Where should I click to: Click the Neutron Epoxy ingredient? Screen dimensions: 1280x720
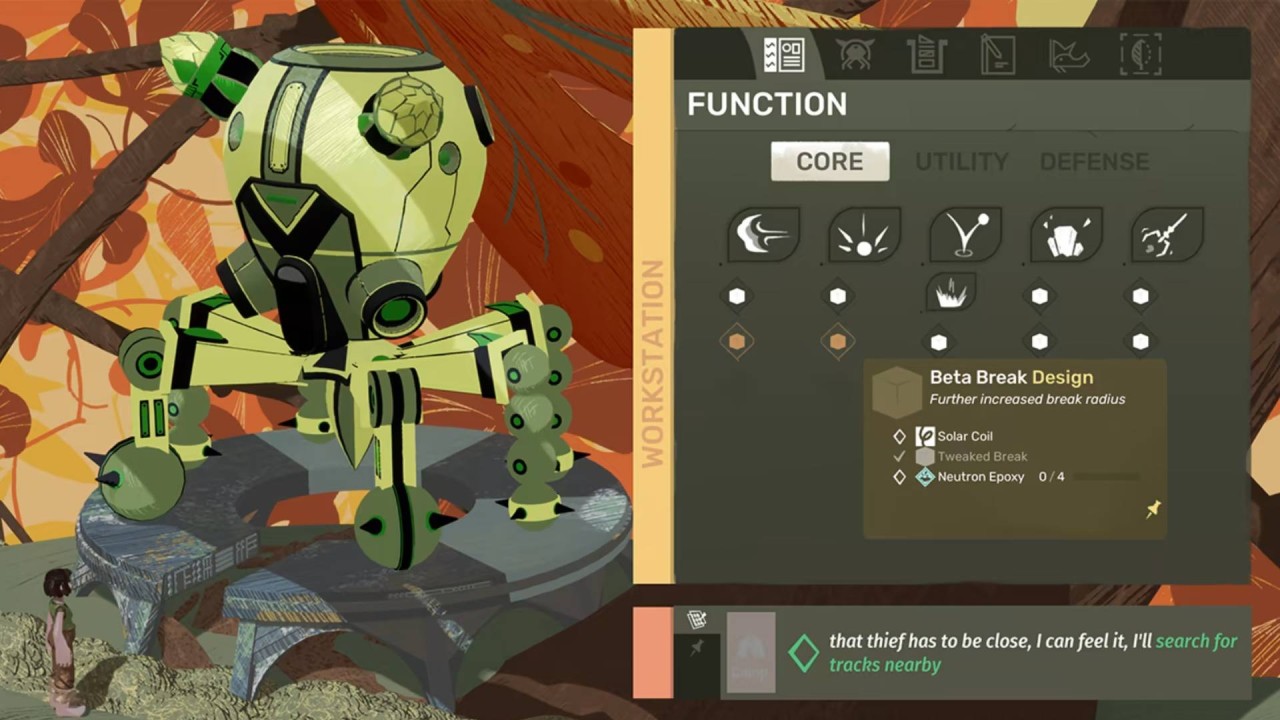980,477
